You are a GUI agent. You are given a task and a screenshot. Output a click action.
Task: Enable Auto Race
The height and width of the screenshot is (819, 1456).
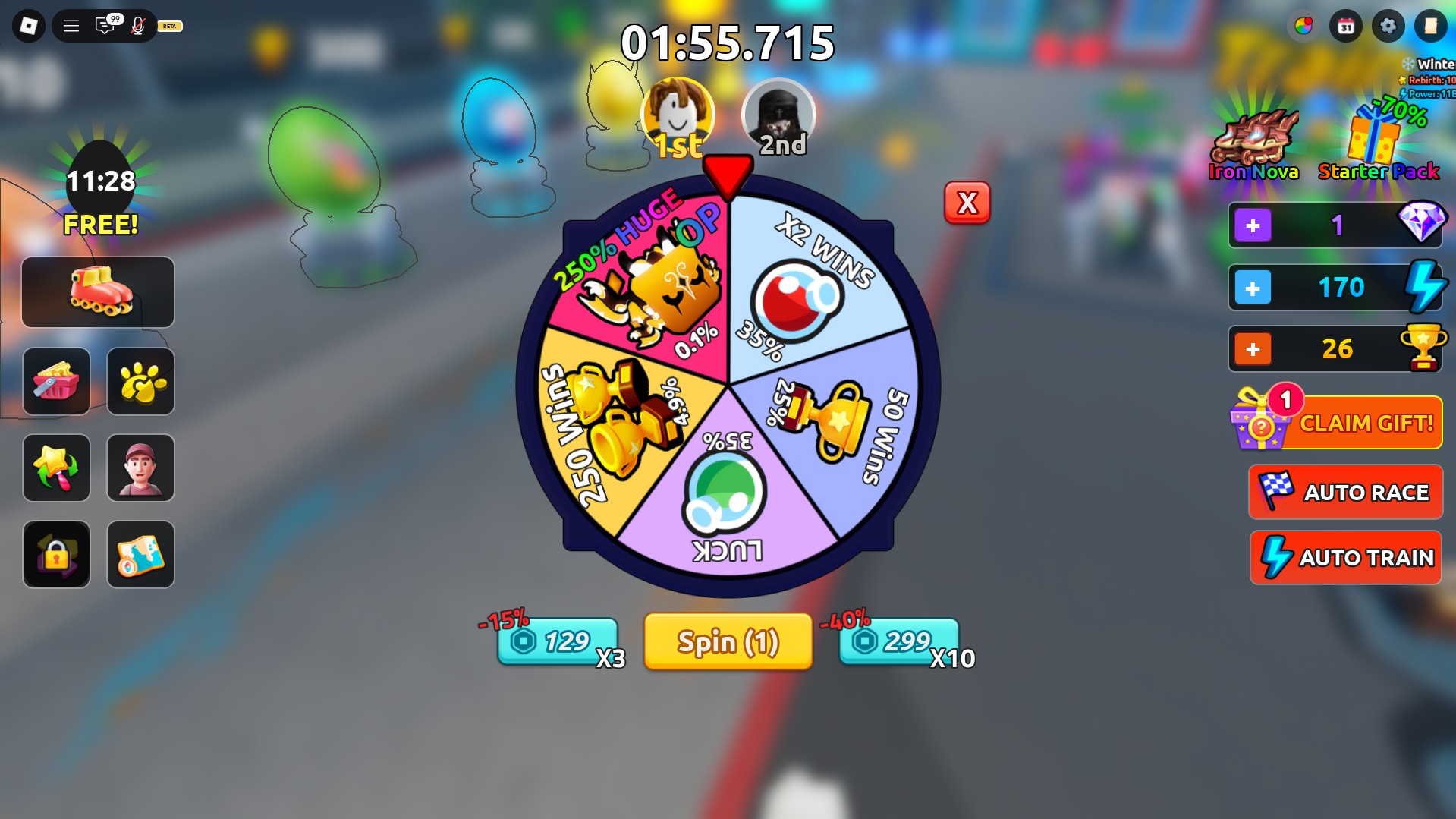click(1345, 492)
